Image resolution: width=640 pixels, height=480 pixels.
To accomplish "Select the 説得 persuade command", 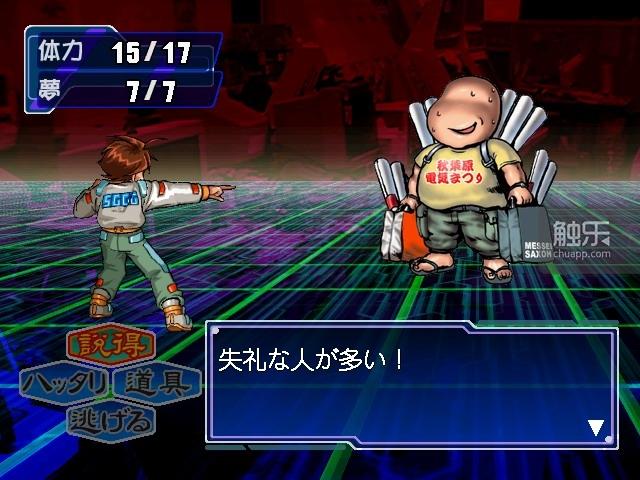I will (111, 348).
